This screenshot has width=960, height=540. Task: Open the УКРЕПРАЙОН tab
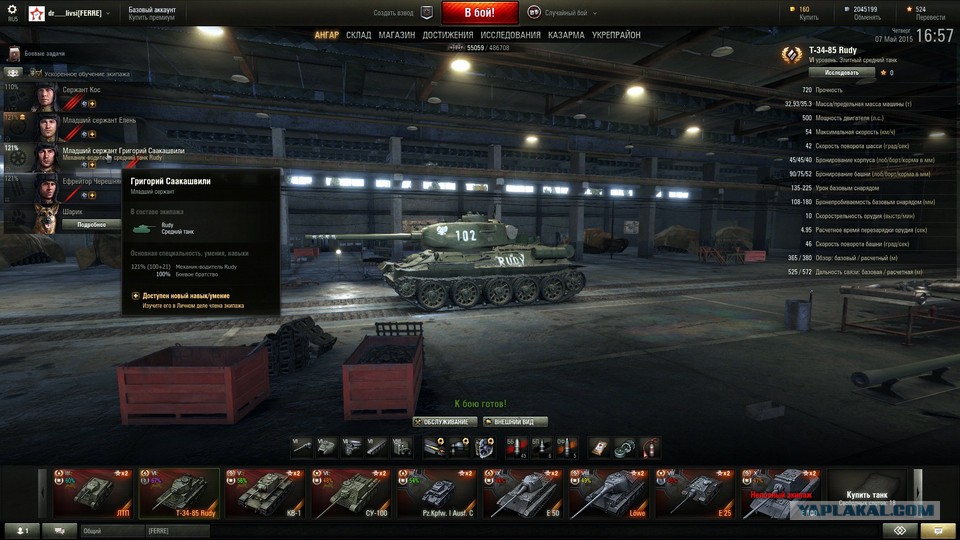pyautogui.click(x=617, y=35)
